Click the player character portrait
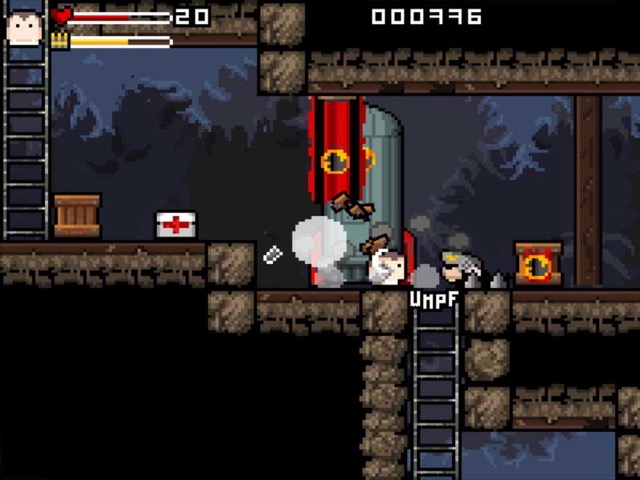Viewport: 640px width, 480px height. pyautogui.click(x=24, y=22)
